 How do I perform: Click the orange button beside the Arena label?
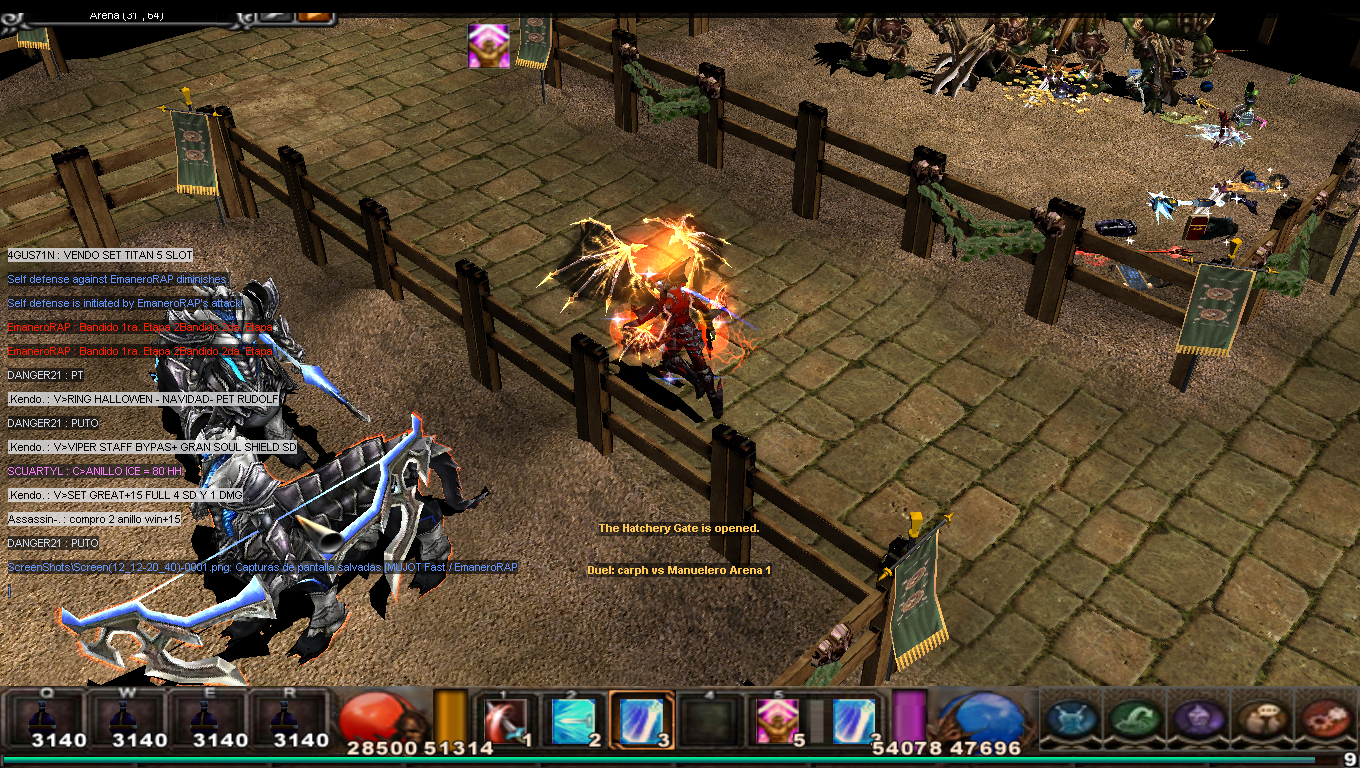coord(314,15)
